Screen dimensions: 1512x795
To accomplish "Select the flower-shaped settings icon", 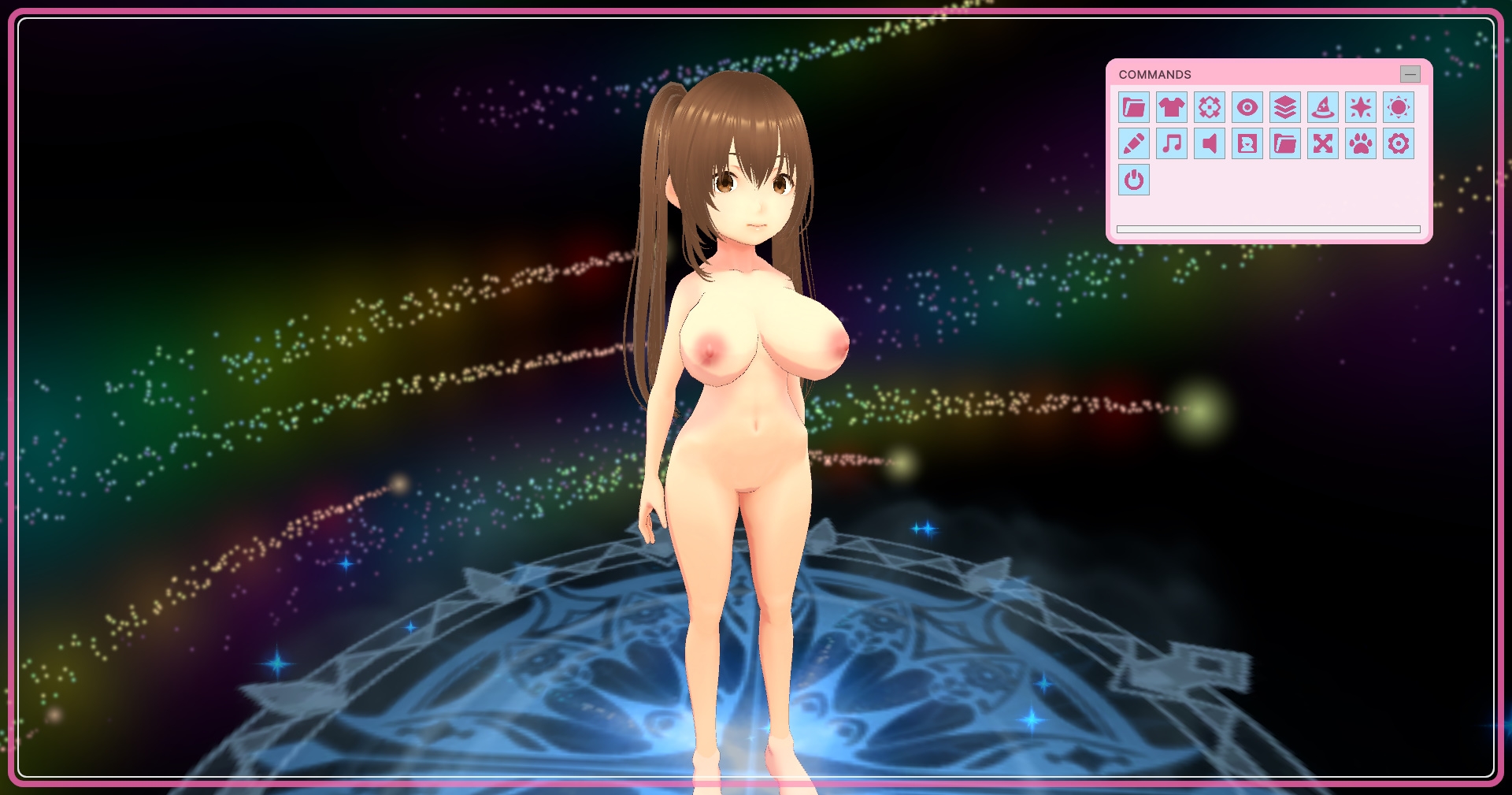I will [x=1209, y=108].
